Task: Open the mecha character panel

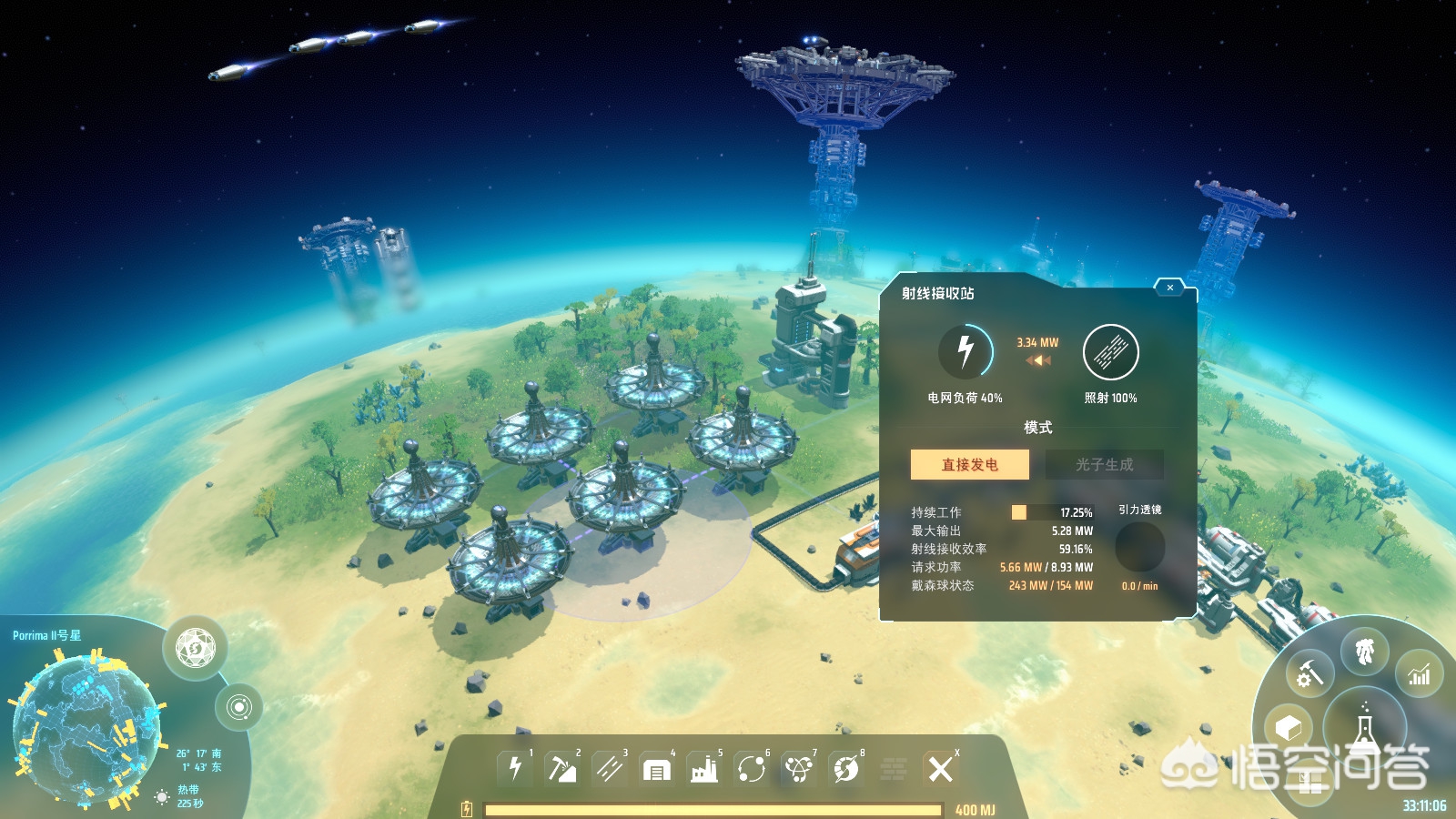Action: pyautogui.click(x=1364, y=652)
